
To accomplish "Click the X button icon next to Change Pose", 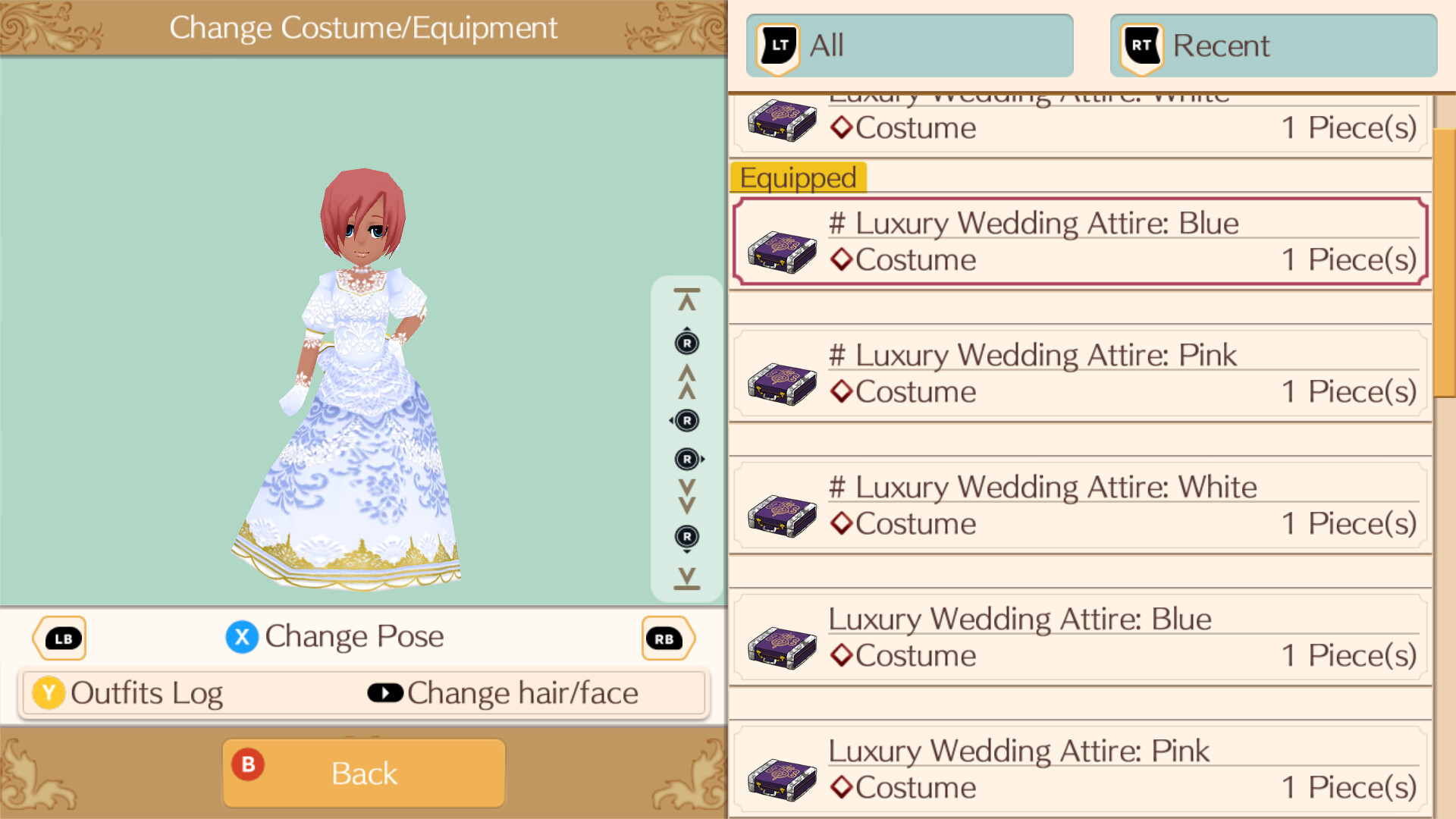I will (242, 637).
